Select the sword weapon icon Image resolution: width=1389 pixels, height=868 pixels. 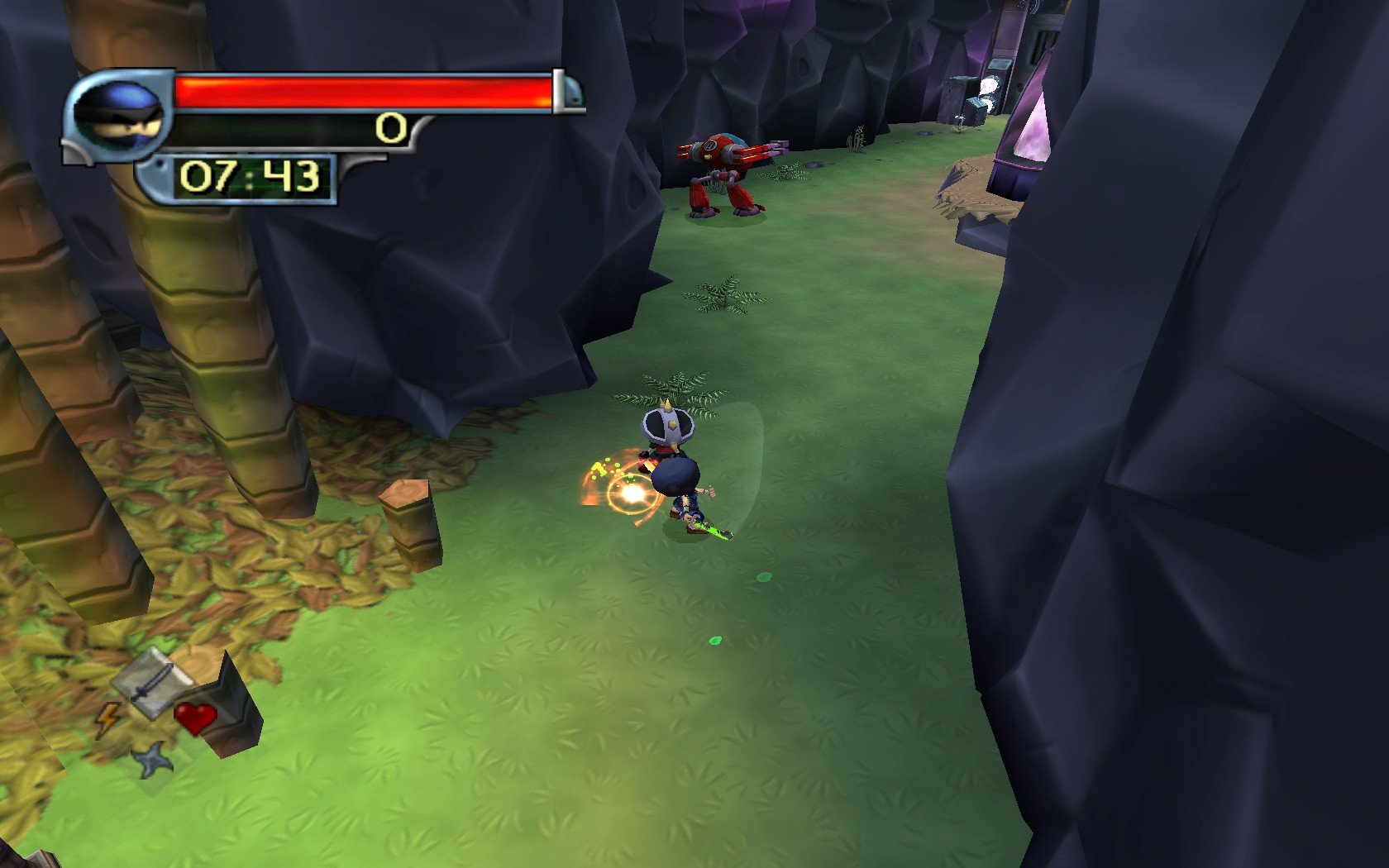click(x=152, y=680)
